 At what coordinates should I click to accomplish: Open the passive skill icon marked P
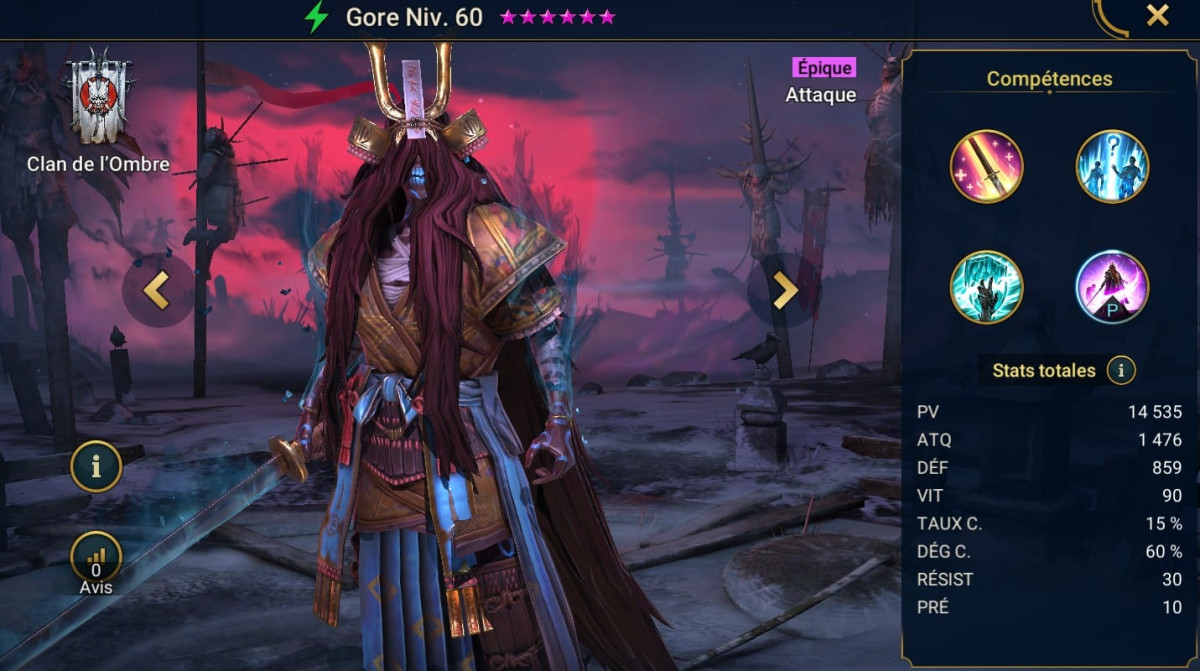point(1112,287)
